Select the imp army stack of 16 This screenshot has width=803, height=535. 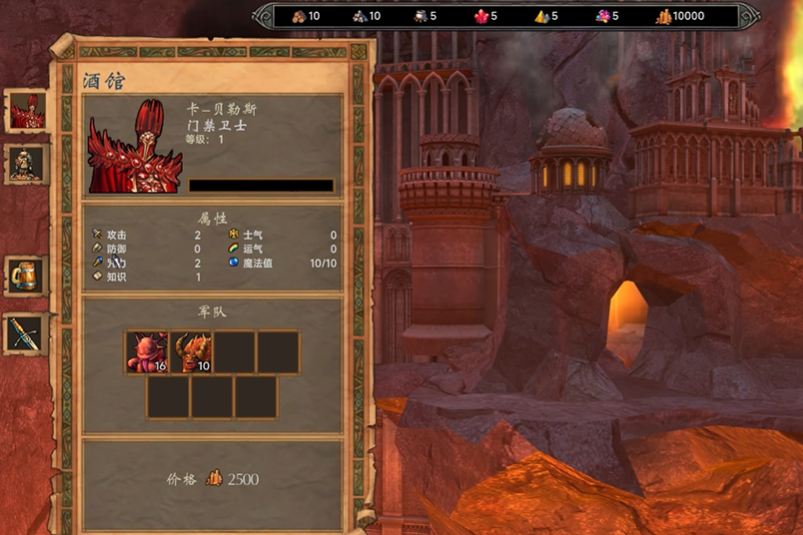pyautogui.click(x=147, y=352)
